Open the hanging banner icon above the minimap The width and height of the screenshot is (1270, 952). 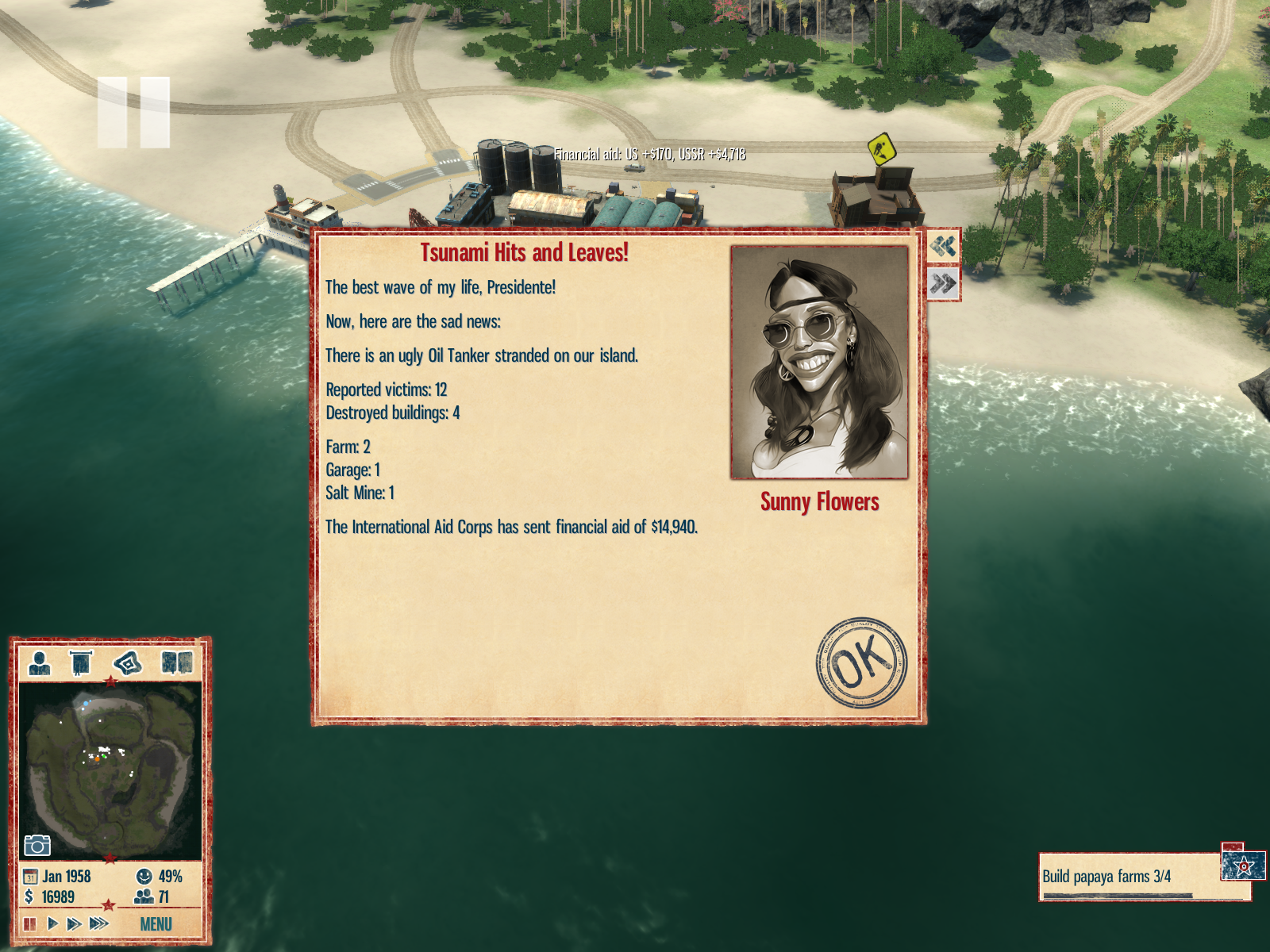(x=81, y=662)
